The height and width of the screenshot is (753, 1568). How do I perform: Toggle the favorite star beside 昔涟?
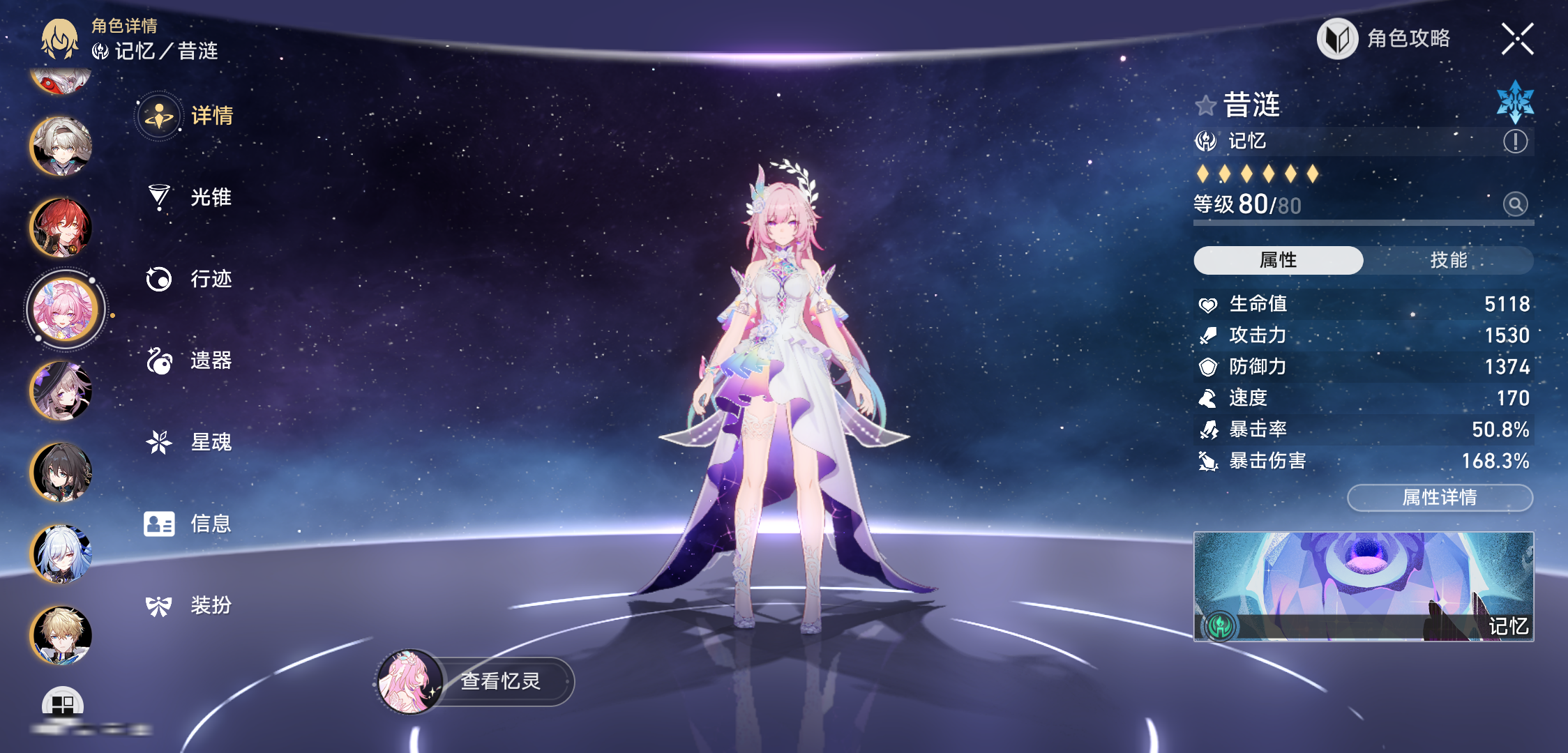[1205, 106]
